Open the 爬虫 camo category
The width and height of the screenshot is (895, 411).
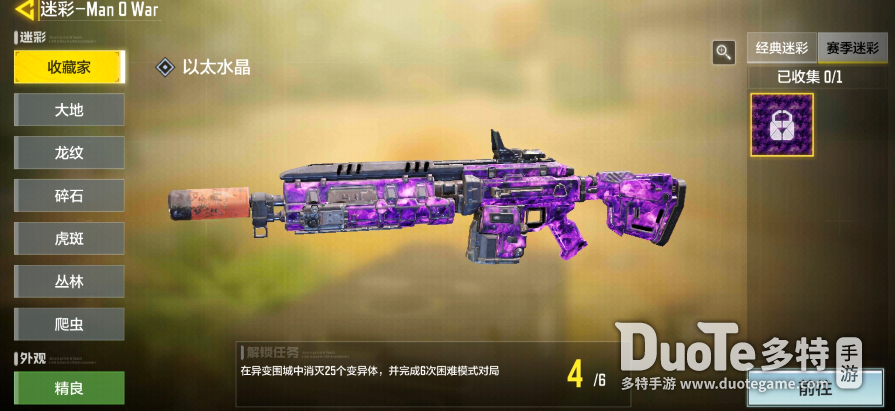point(69,325)
